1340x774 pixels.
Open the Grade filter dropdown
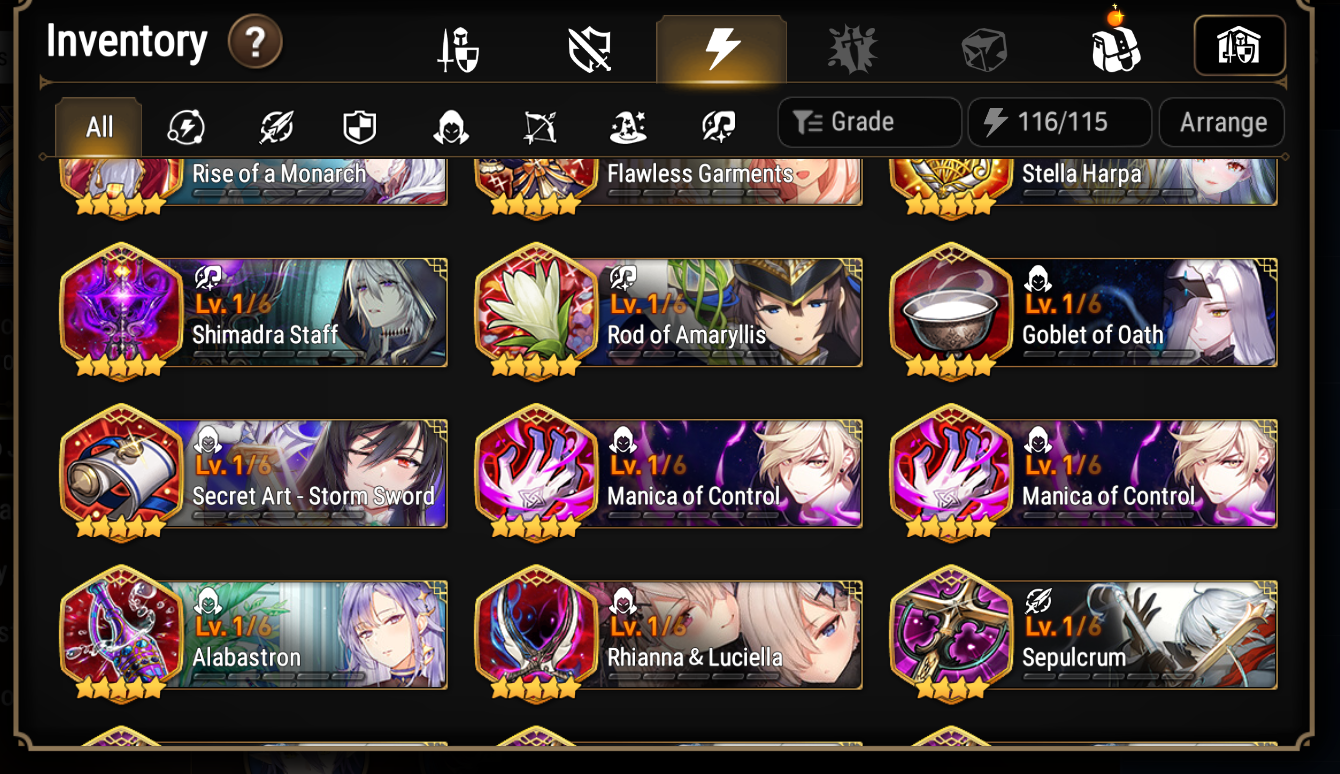tap(868, 122)
